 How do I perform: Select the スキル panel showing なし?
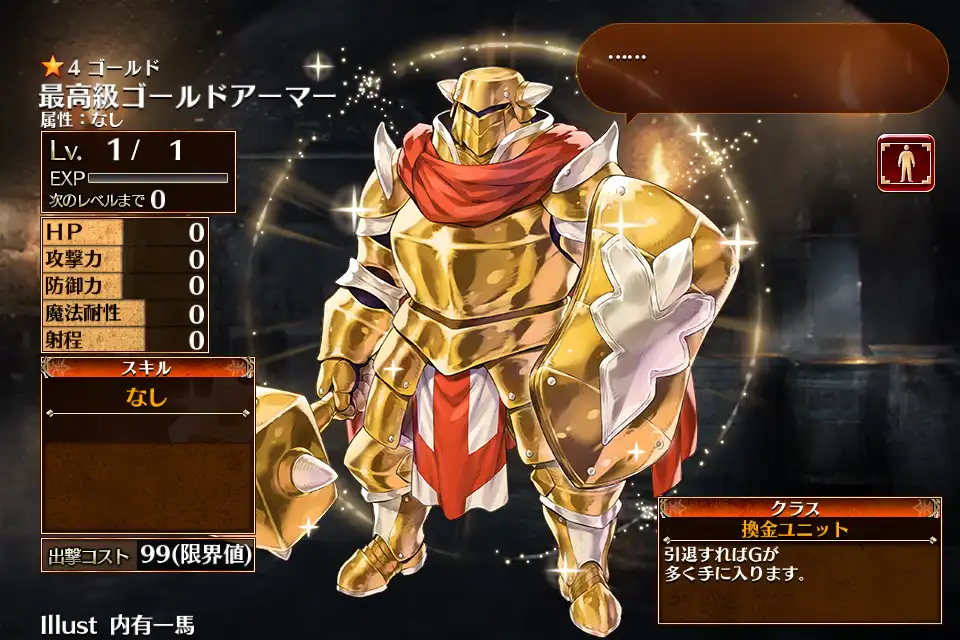click(147, 444)
